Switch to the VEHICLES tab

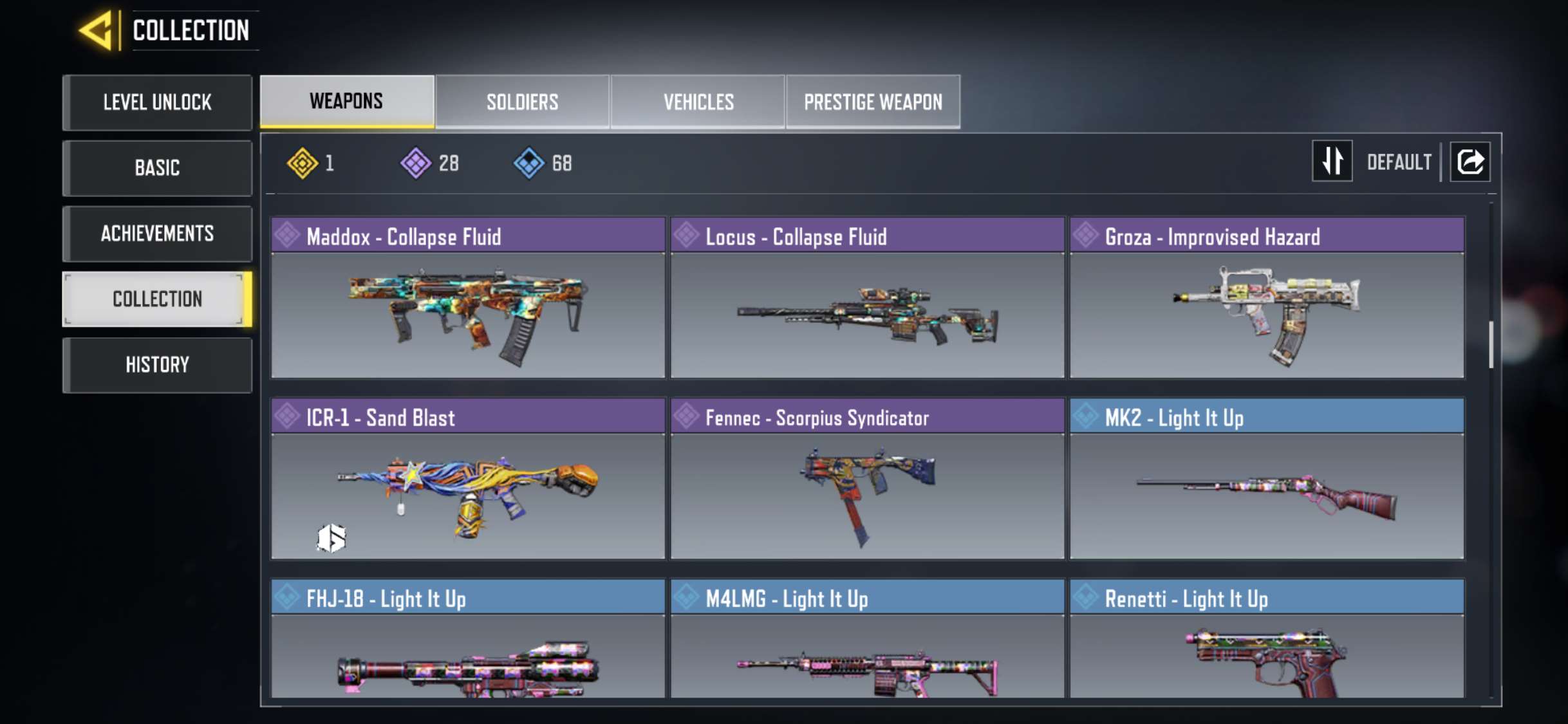tap(698, 101)
